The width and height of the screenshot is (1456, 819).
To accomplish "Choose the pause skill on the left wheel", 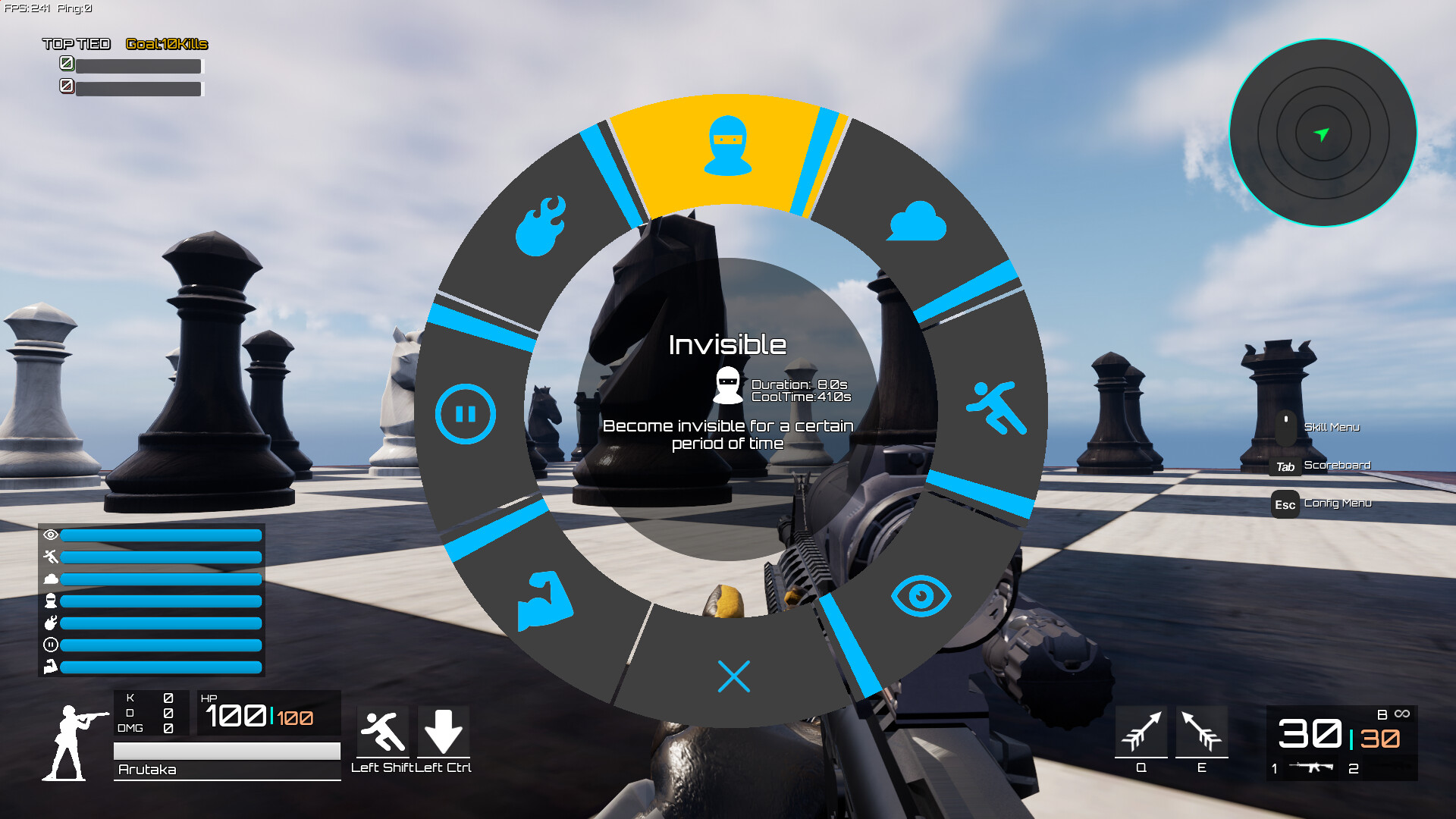I will click(466, 414).
